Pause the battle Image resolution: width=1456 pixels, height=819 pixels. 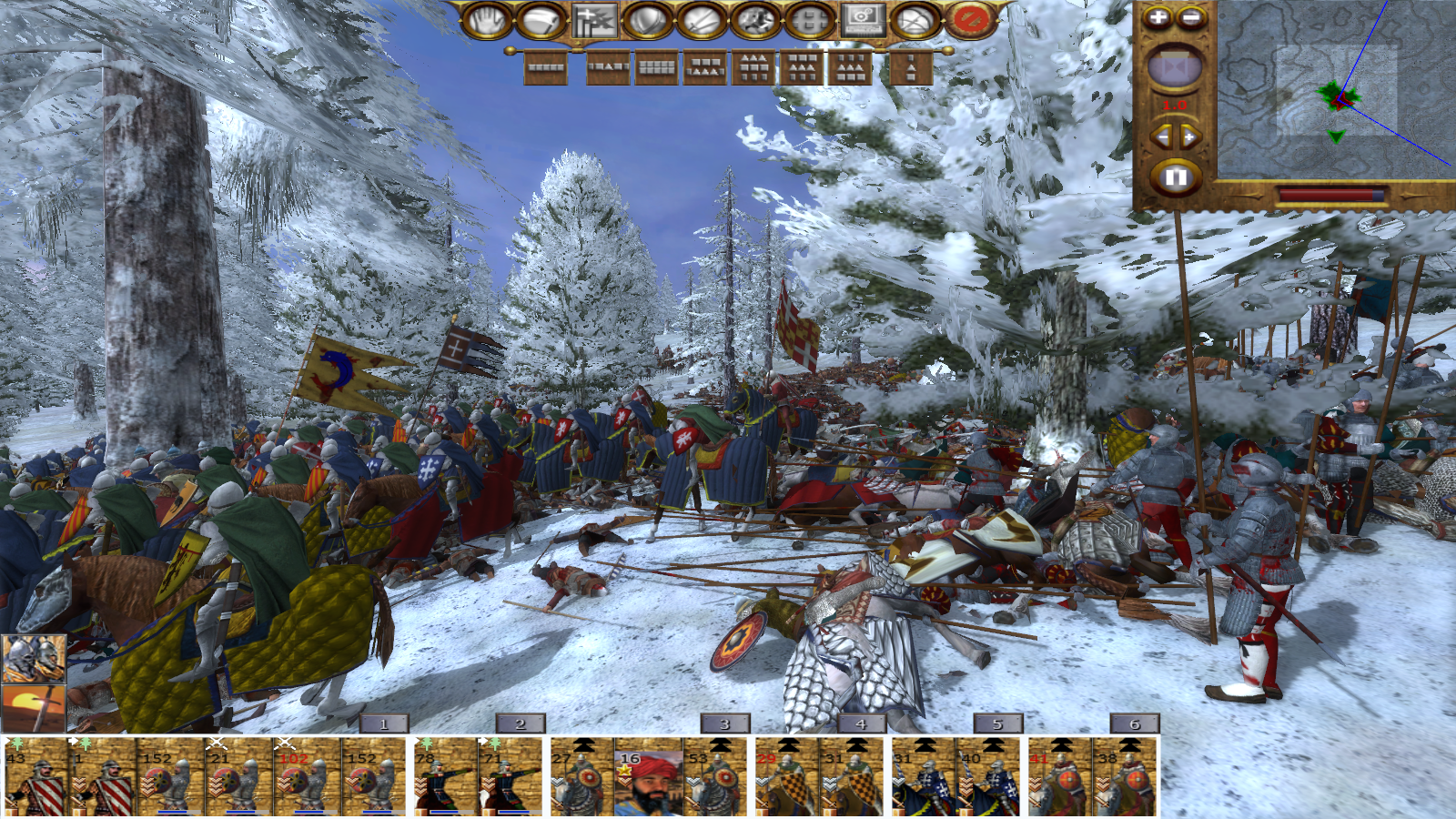(1175, 177)
